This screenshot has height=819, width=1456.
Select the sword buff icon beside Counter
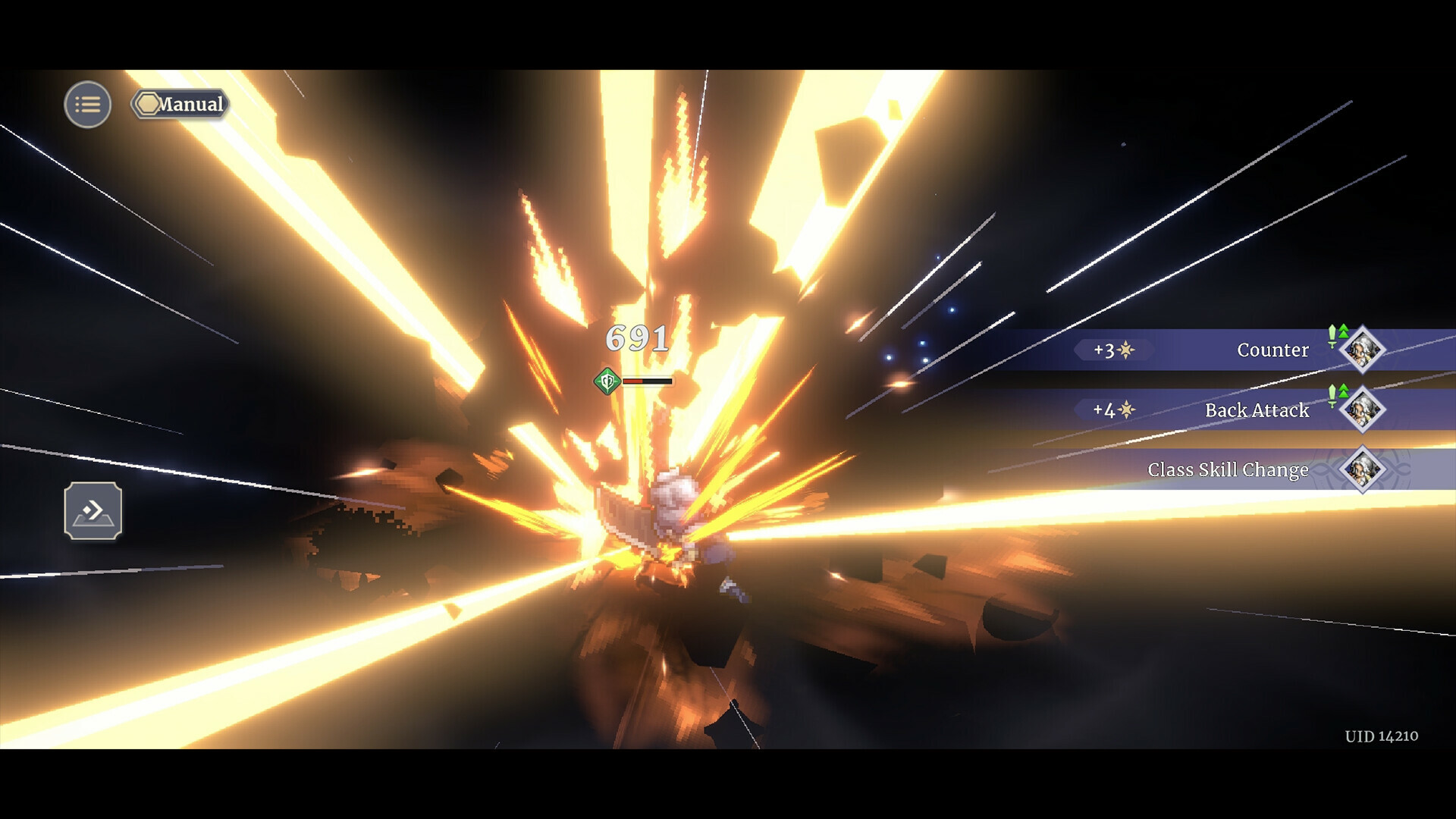[x=1332, y=340]
